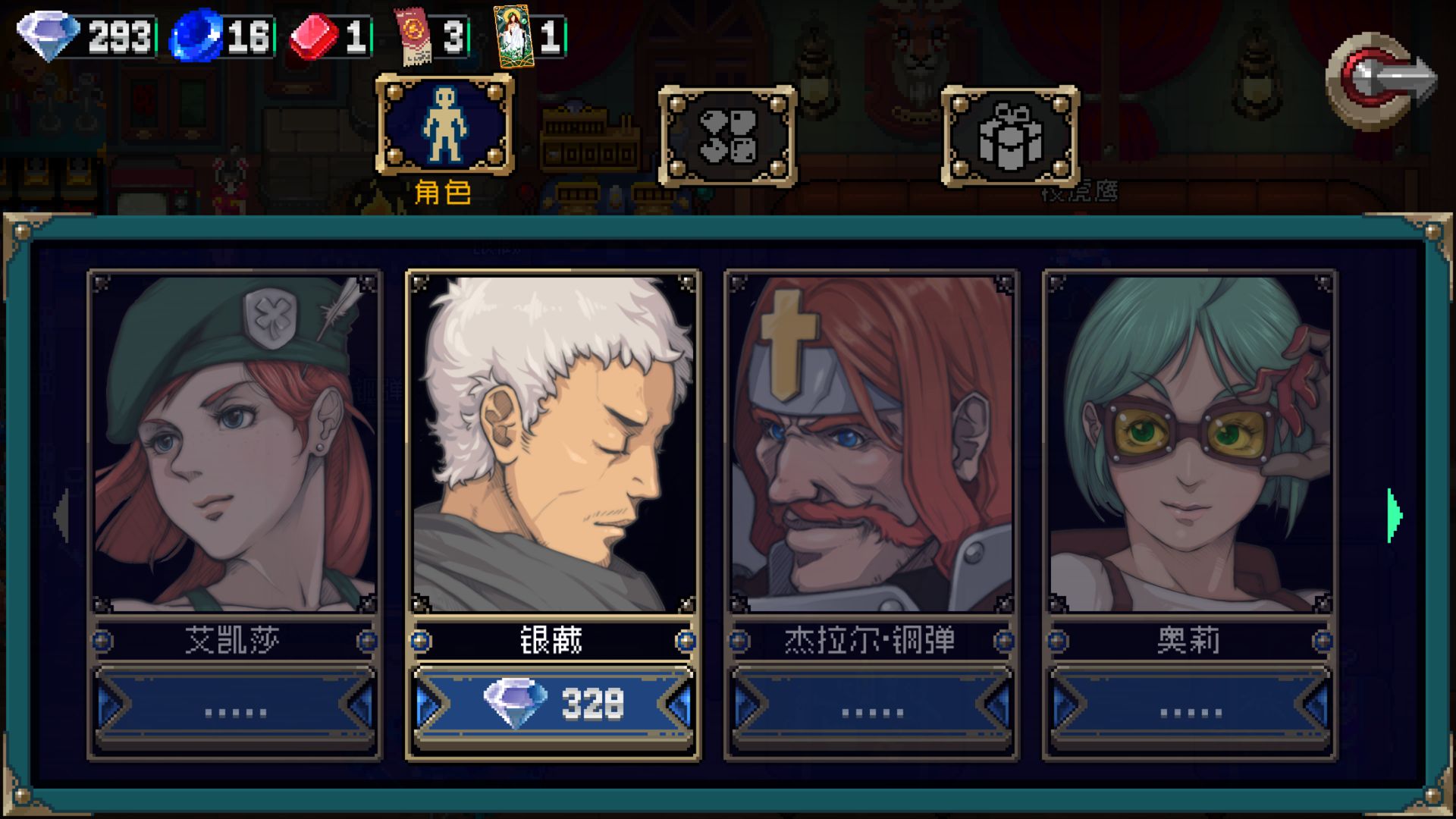Buy 银藏 for 328 diamonds
The image size is (1456, 819).
[x=553, y=704]
